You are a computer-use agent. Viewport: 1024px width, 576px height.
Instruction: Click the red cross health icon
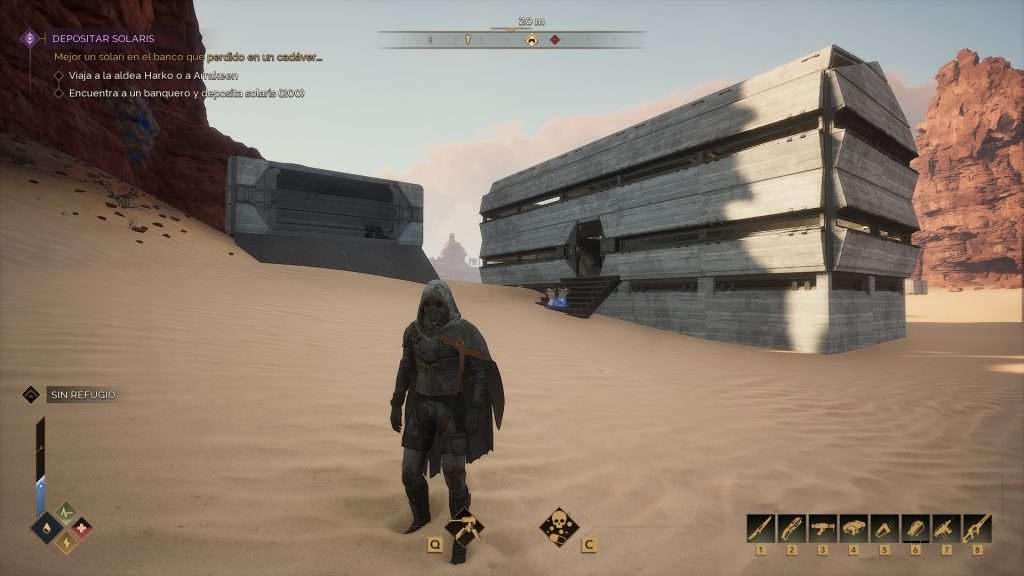[82, 527]
